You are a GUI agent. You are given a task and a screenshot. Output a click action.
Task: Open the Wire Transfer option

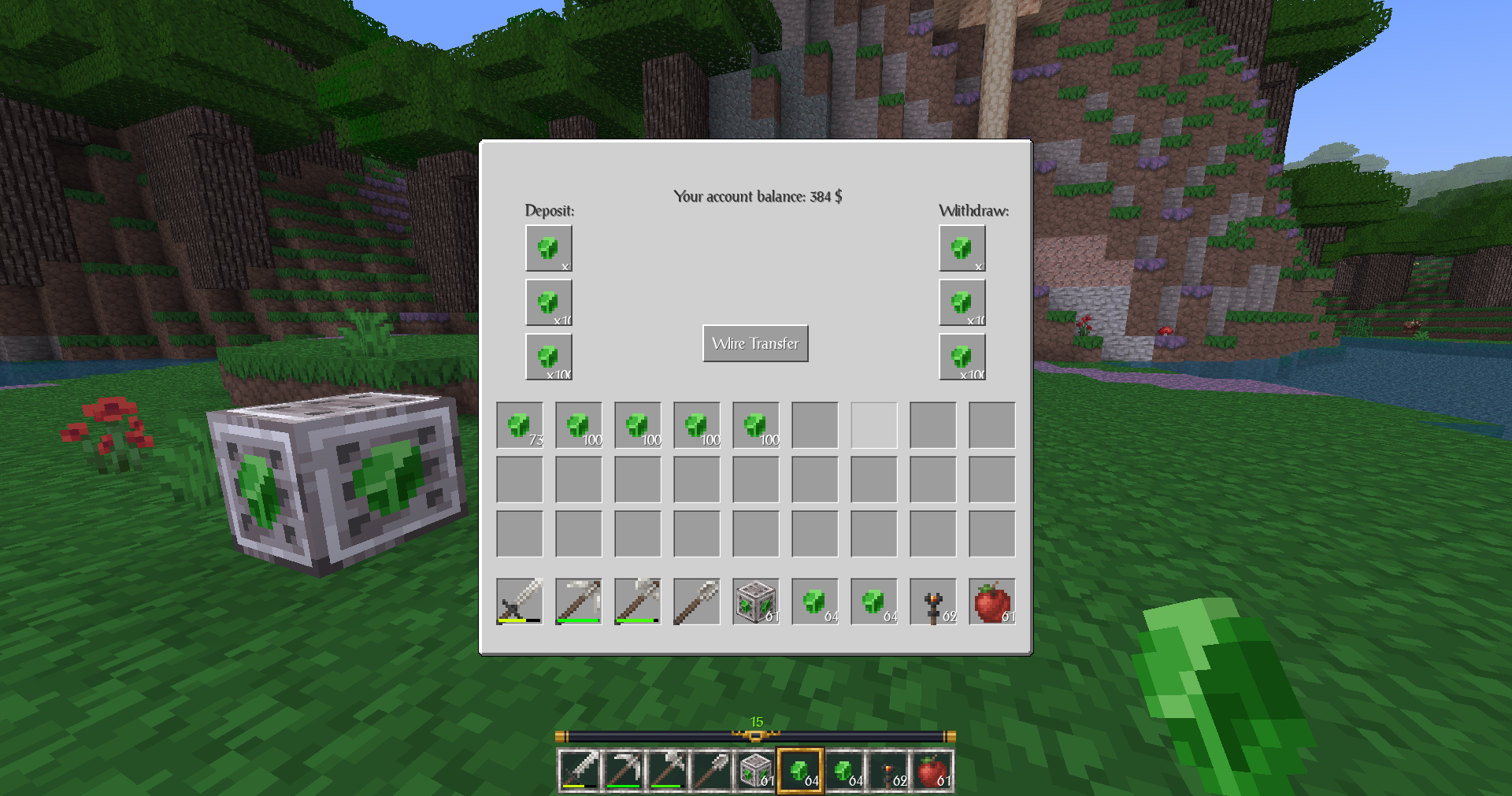click(x=755, y=343)
